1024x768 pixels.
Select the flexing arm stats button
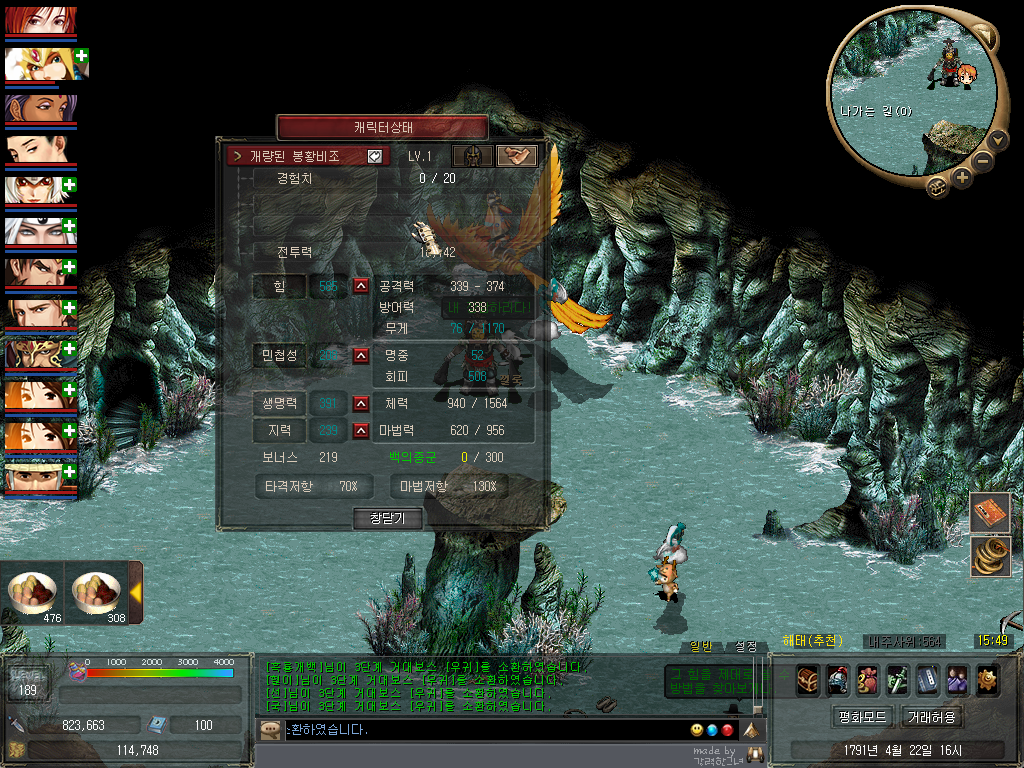tap(516, 156)
